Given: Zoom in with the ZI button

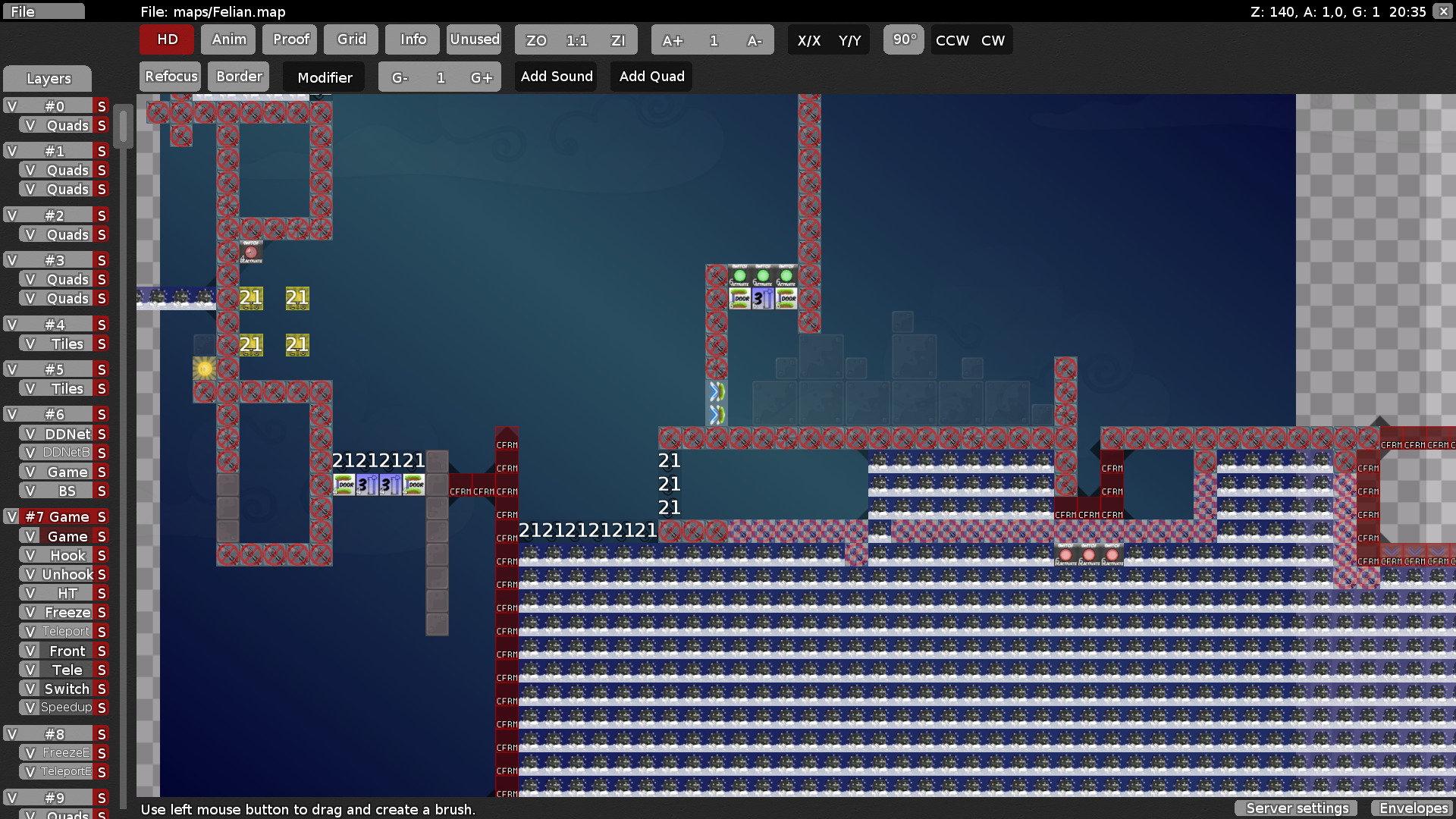Looking at the screenshot, I should (618, 40).
